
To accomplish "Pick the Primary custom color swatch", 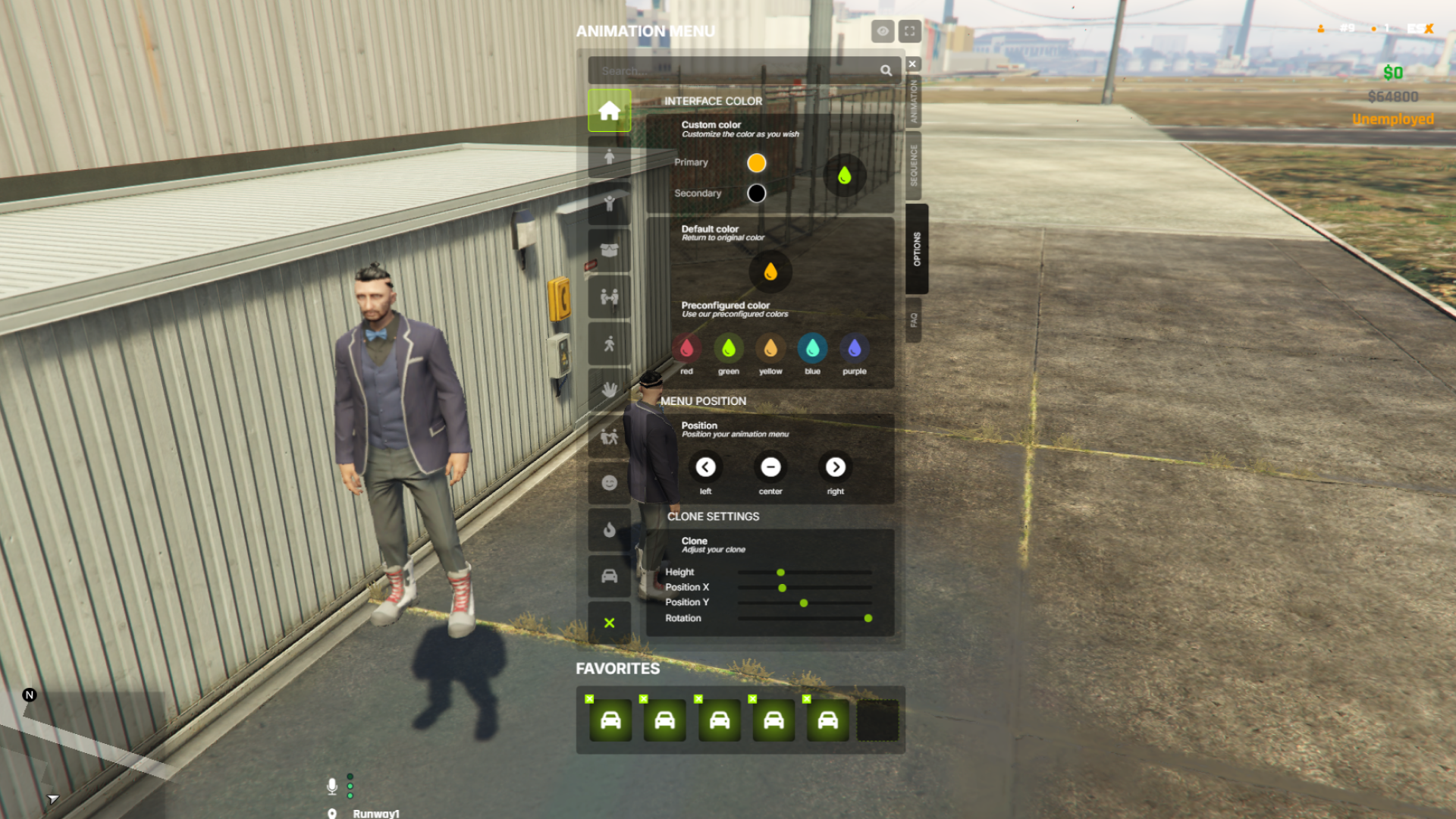I will 756,163.
